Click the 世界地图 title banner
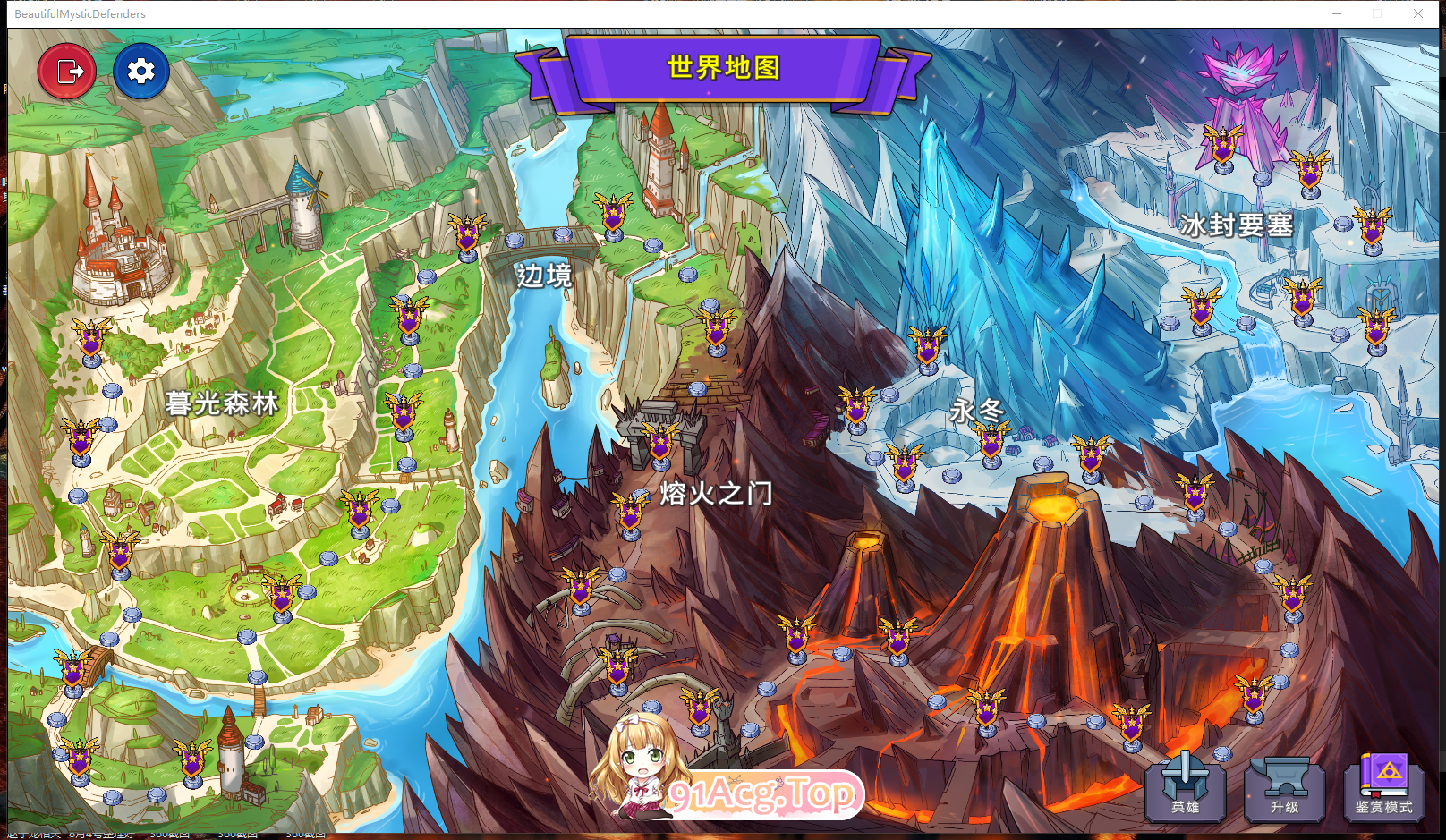The height and width of the screenshot is (840, 1446). 723,68
